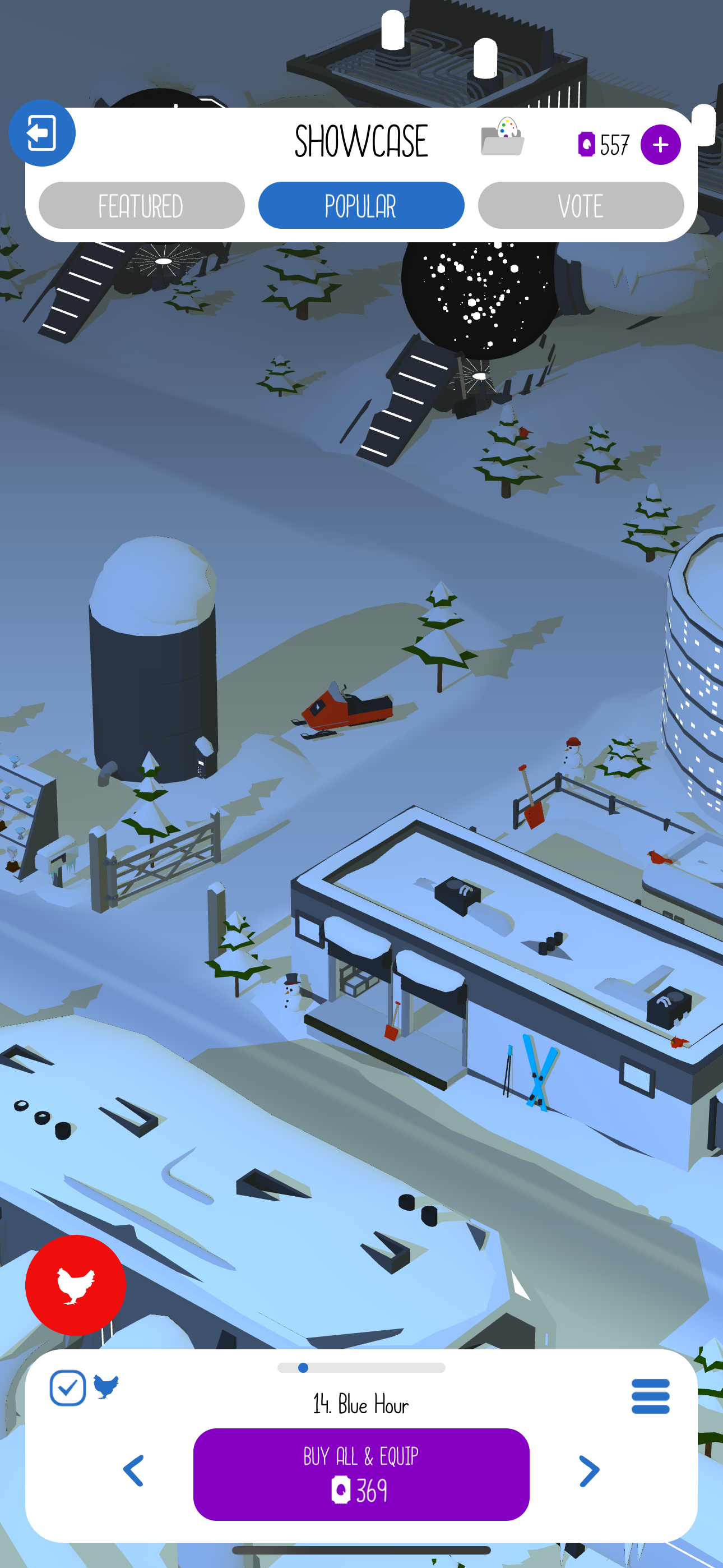
Task: Tap the ticket icon inside the purple buy button
Action: pyautogui.click(x=342, y=1489)
